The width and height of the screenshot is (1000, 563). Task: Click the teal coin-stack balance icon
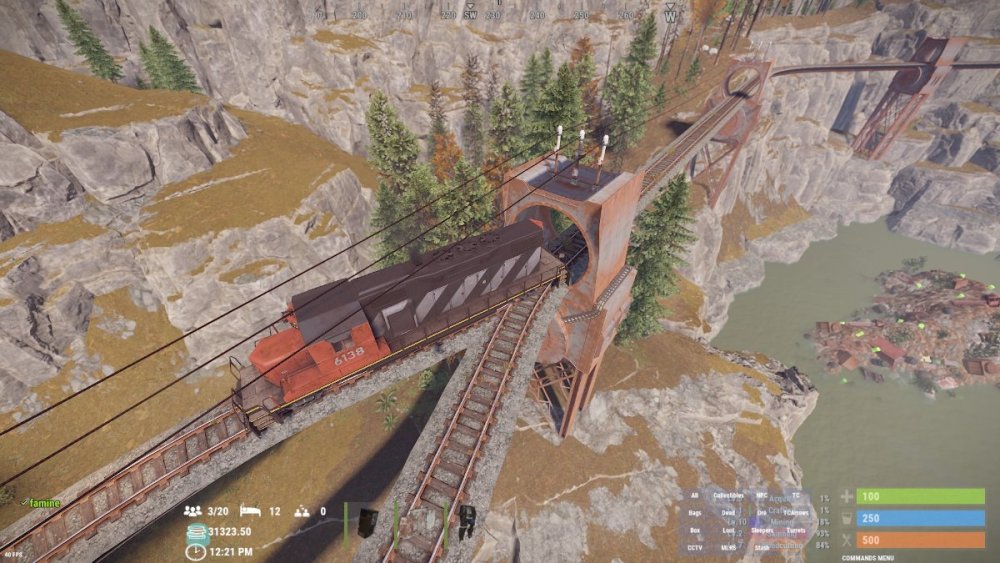pos(195,531)
